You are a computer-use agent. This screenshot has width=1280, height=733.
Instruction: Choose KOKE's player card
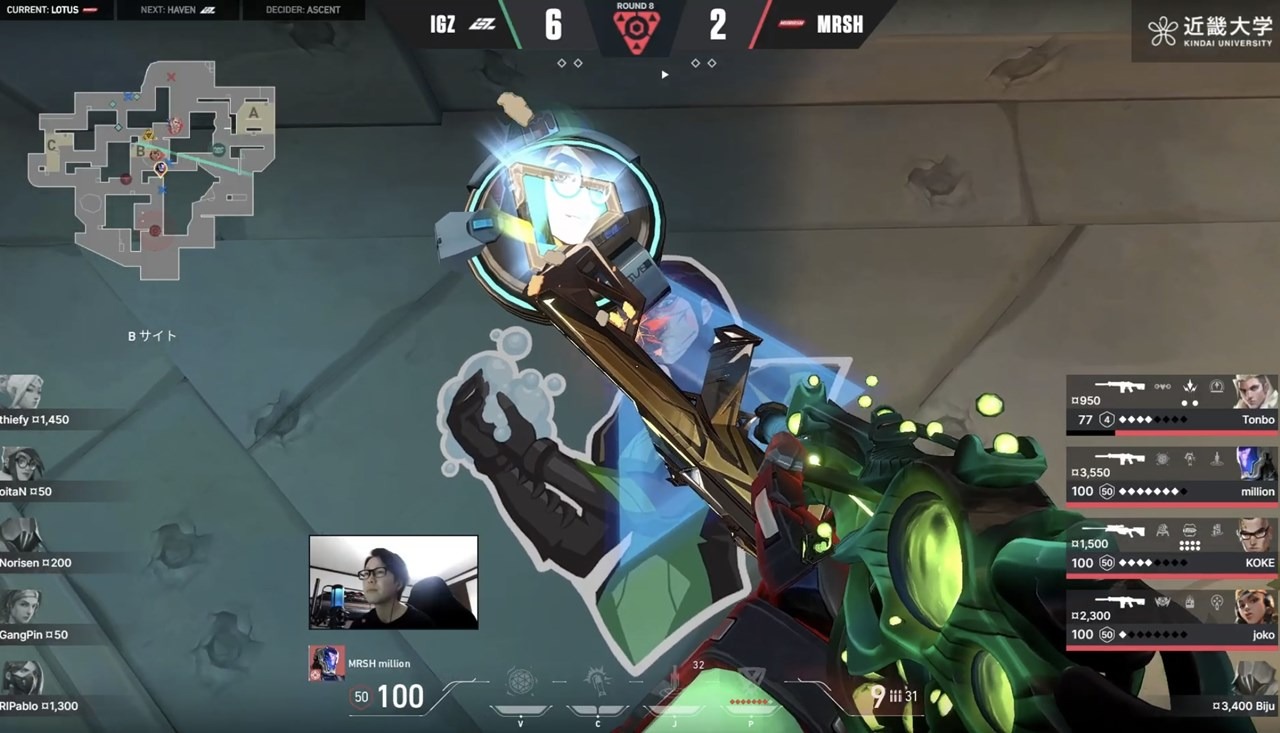point(1171,547)
